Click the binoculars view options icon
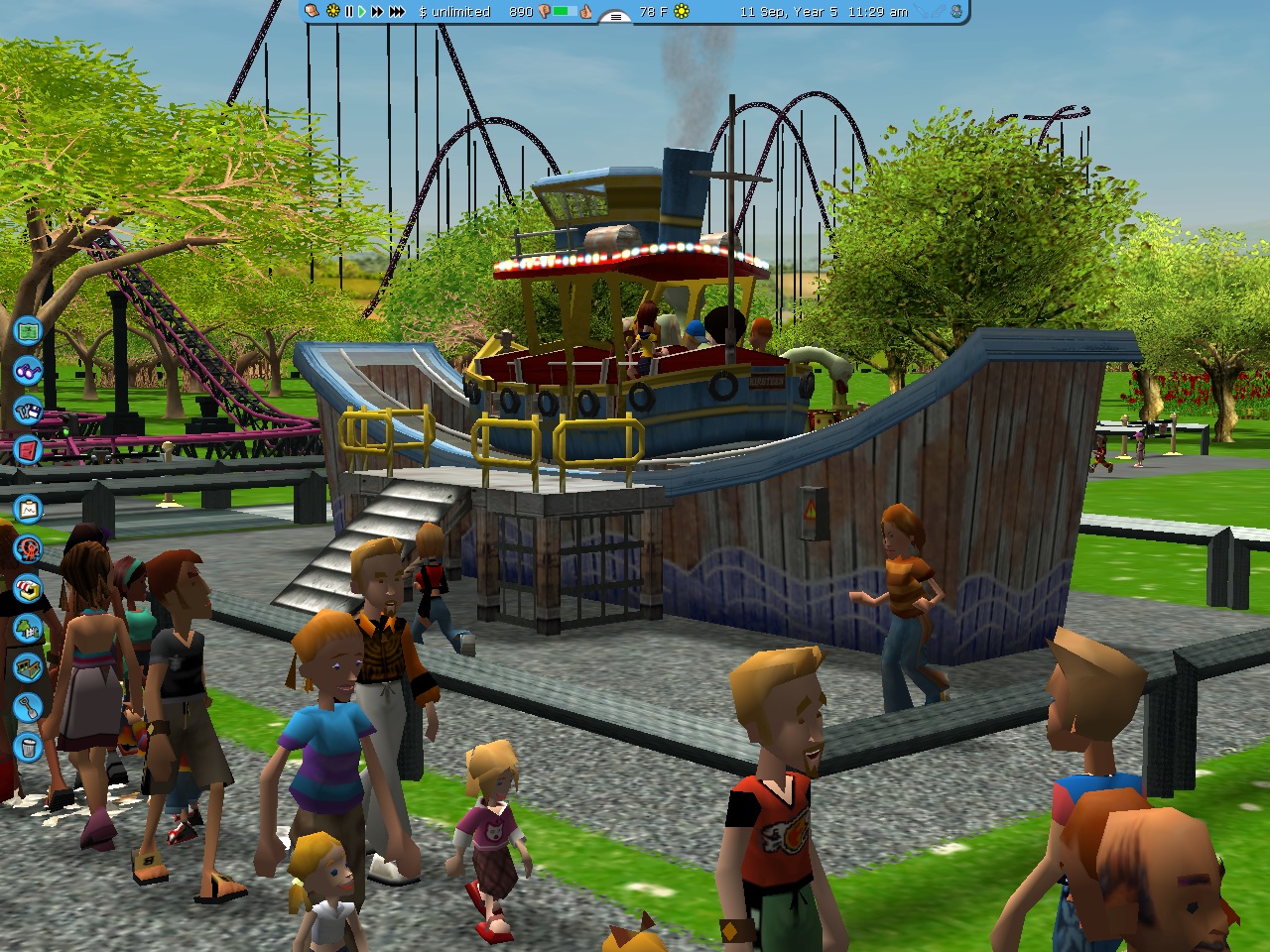 click(28, 371)
